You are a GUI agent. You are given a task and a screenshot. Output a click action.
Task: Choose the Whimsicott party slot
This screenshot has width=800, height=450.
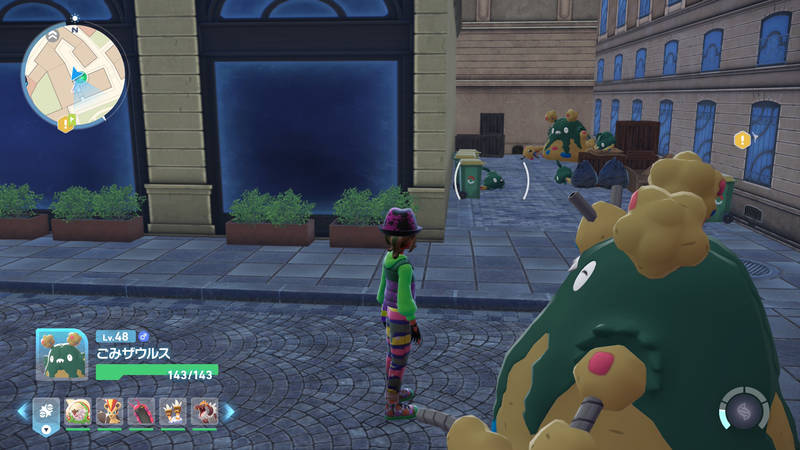click(77, 411)
